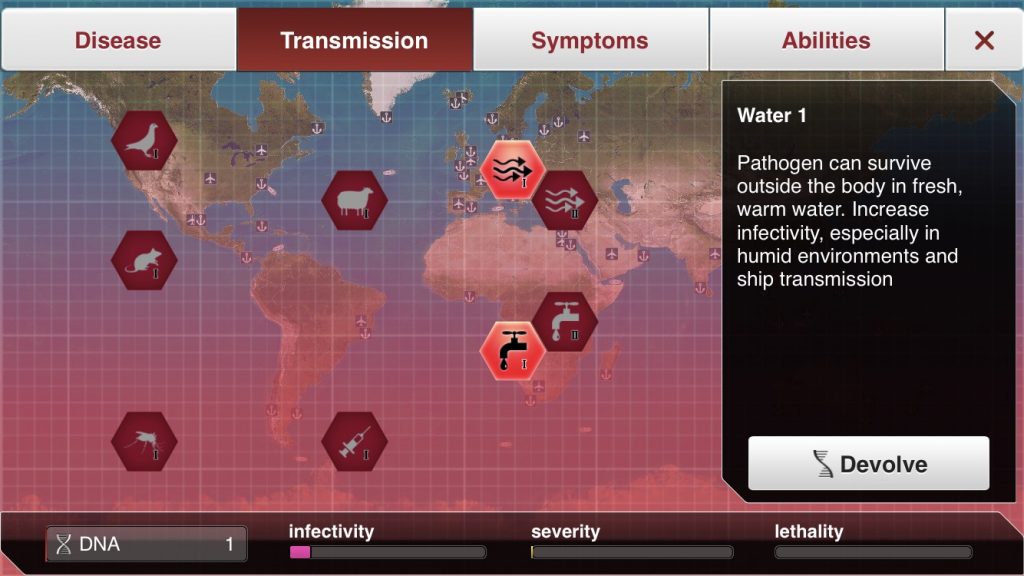
Task: Devolve the Water 1 trait
Action: point(868,464)
